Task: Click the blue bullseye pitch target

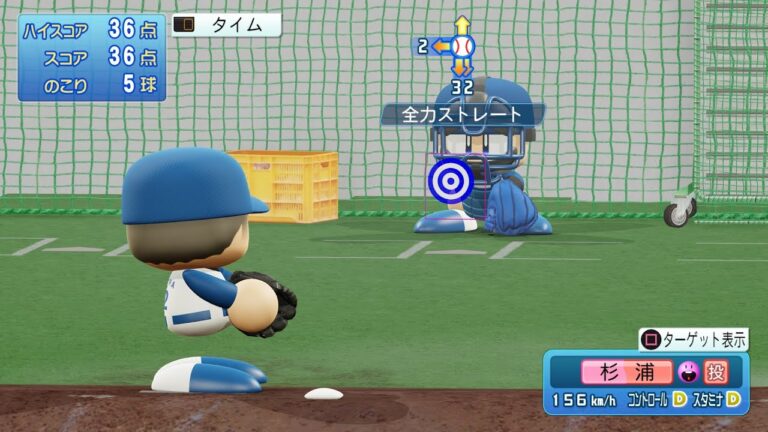Action: pos(446,179)
